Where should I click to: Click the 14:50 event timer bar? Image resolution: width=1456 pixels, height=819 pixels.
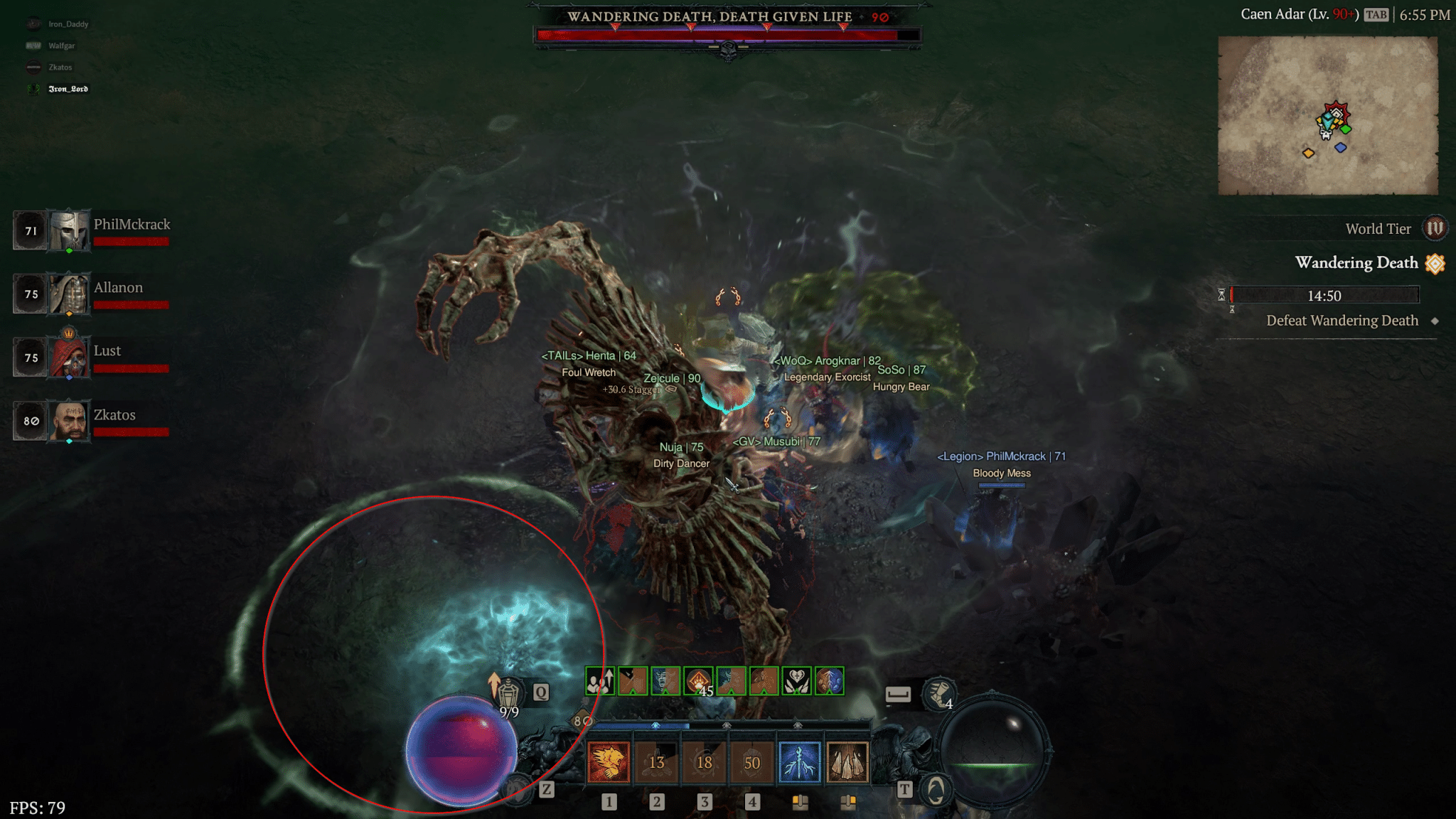[1326, 296]
